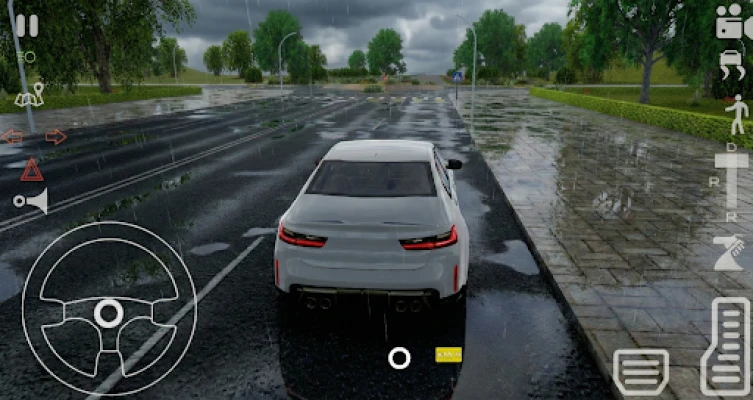Switch view with the camera icon
The height and width of the screenshot is (400, 753).
coord(733,22)
